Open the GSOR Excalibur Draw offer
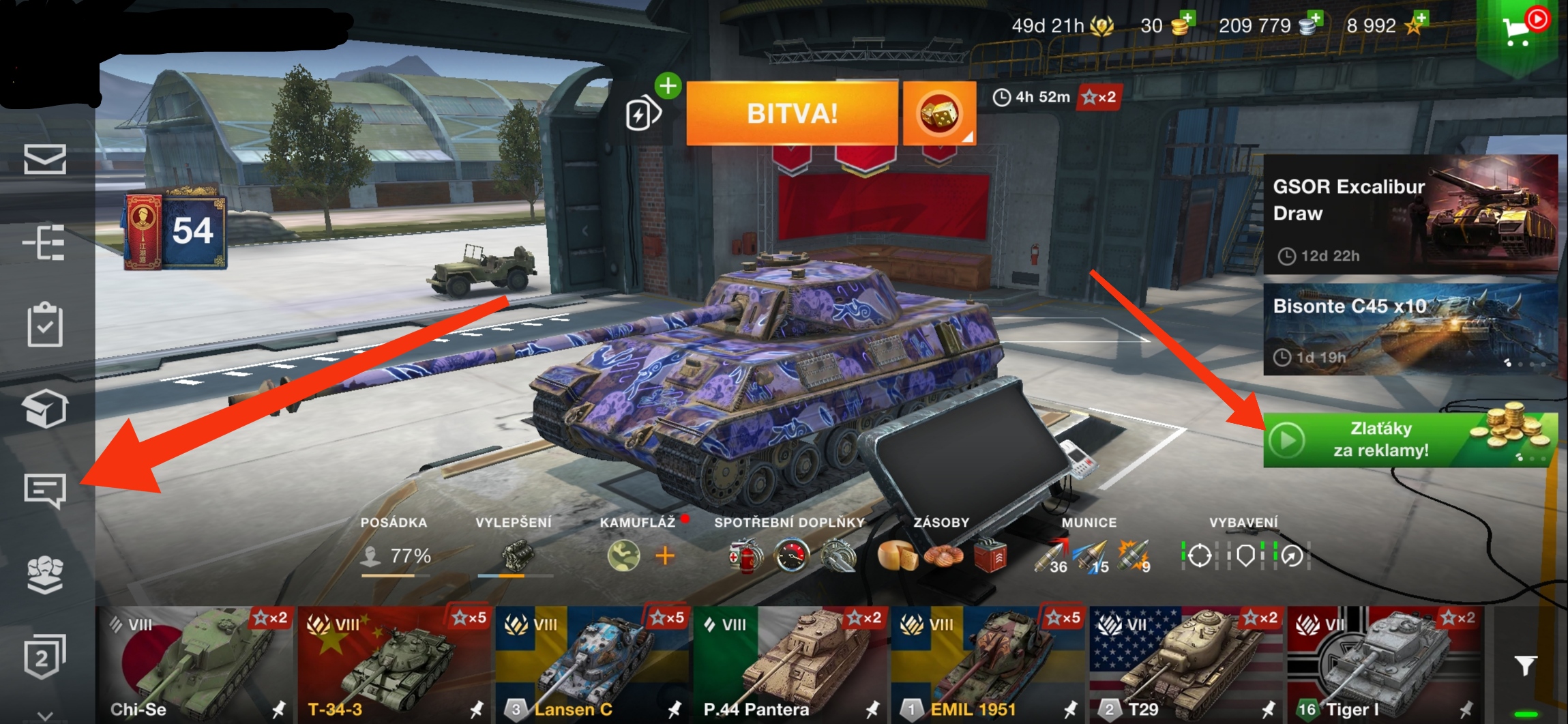The width and height of the screenshot is (1568, 724). click(1410, 214)
